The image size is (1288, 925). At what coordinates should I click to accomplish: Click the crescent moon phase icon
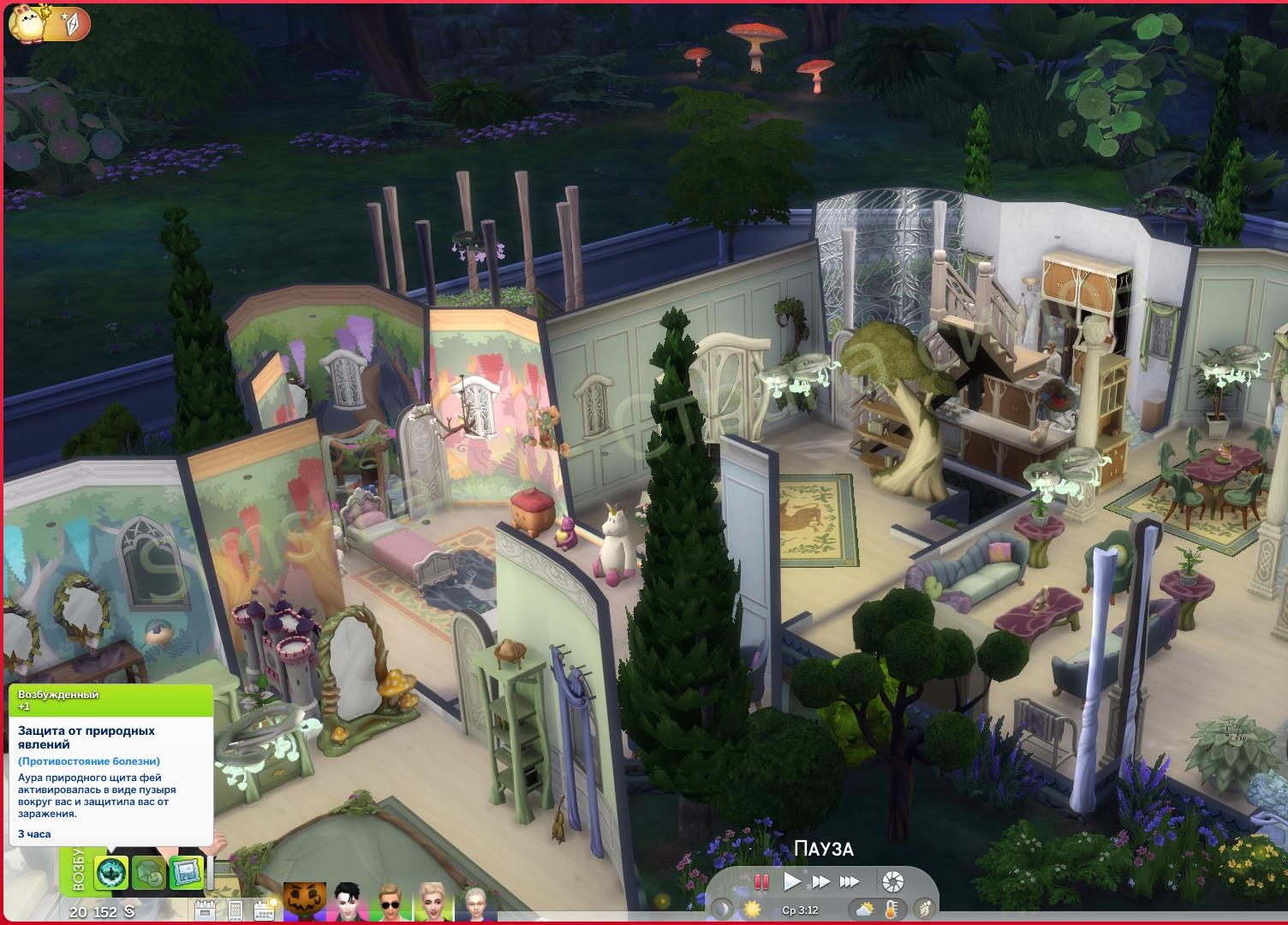[724, 909]
